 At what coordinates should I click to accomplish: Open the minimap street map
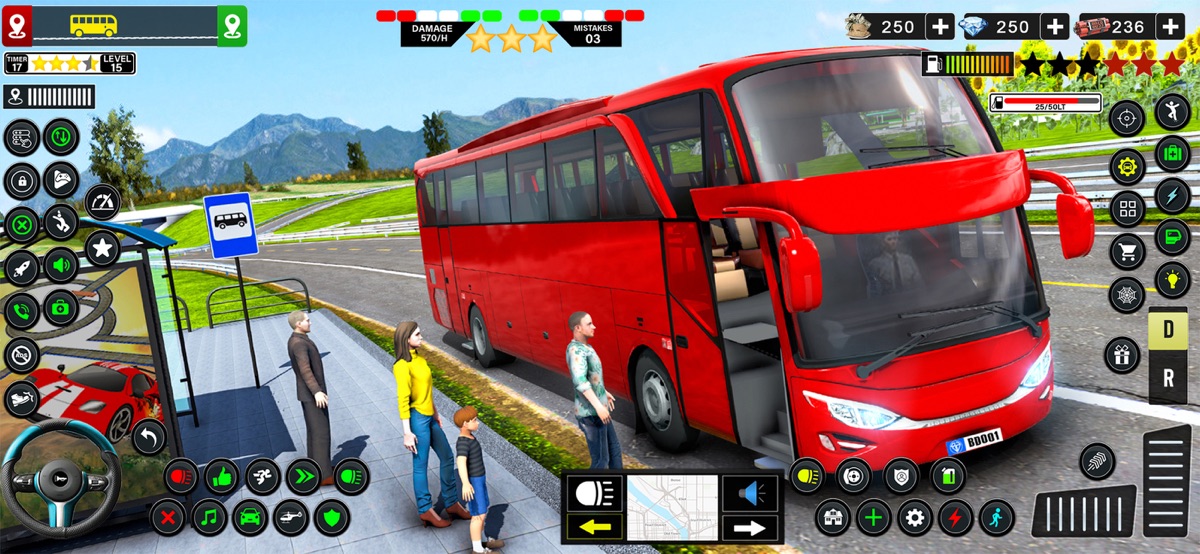(672, 508)
